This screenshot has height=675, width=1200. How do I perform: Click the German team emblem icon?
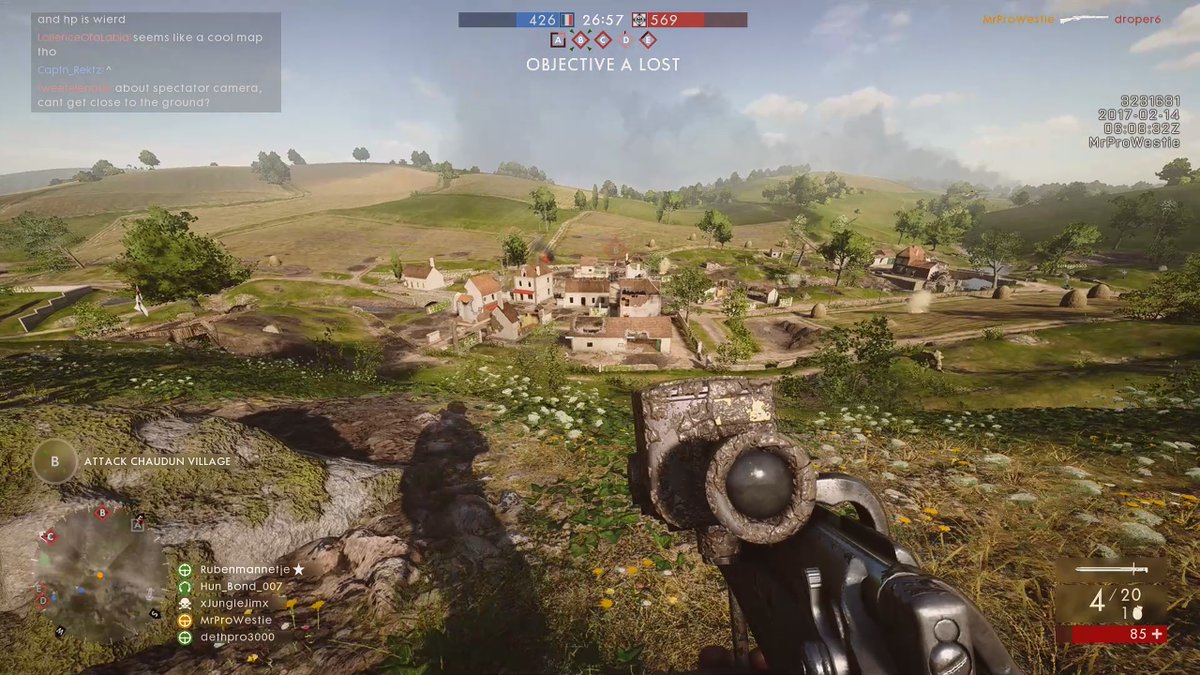tap(638, 19)
